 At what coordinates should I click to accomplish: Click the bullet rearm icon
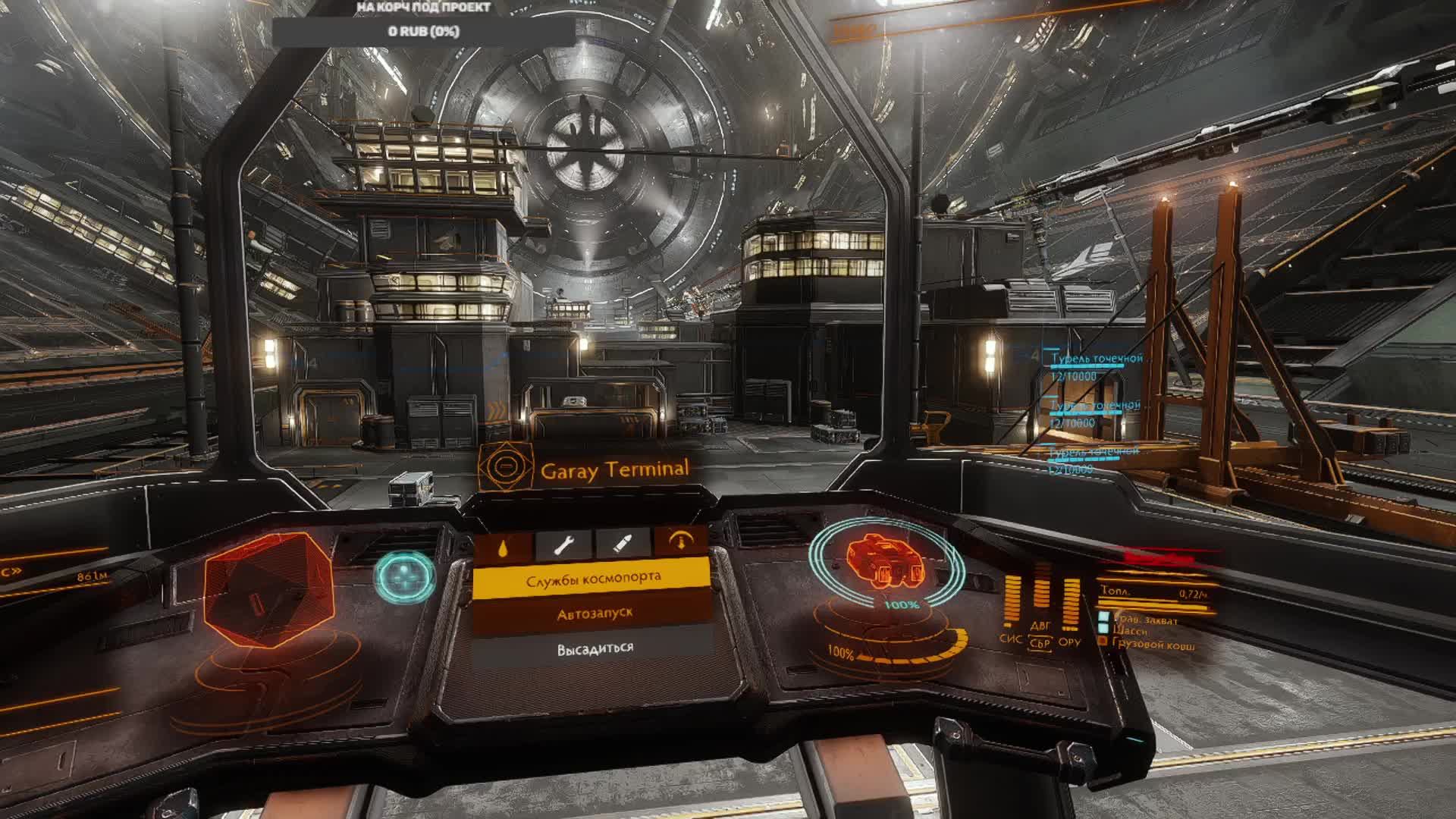pyautogui.click(x=623, y=544)
